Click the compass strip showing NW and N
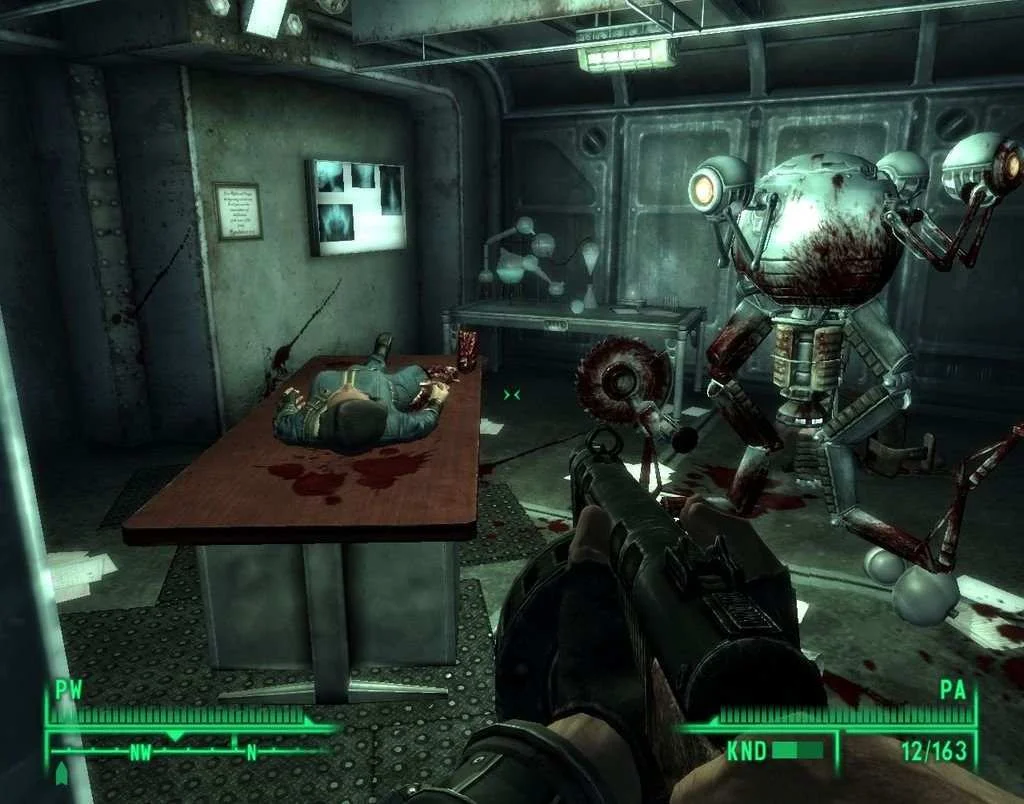 pos(193,749)
